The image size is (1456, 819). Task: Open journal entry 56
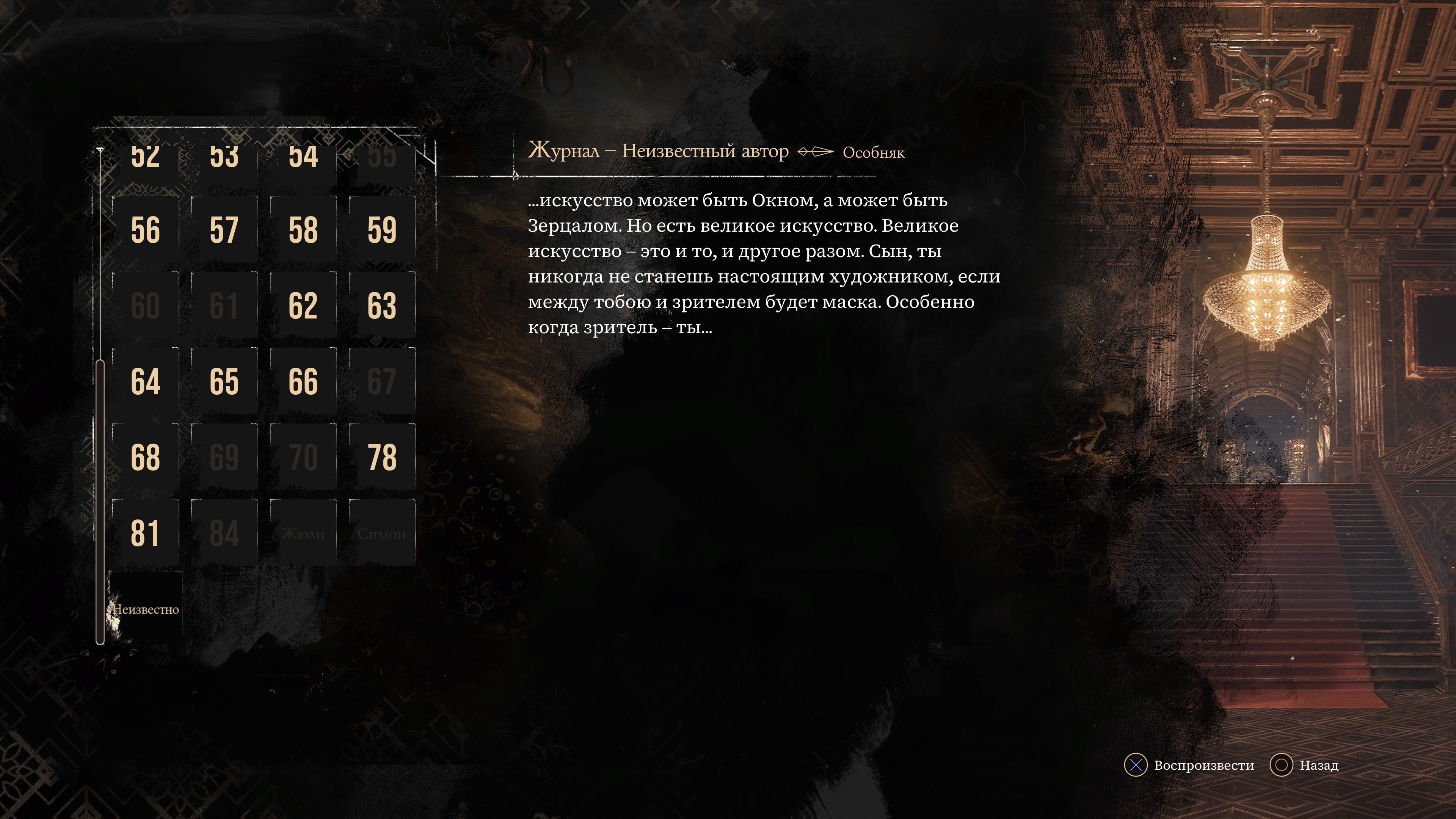[x=145, y=229]
